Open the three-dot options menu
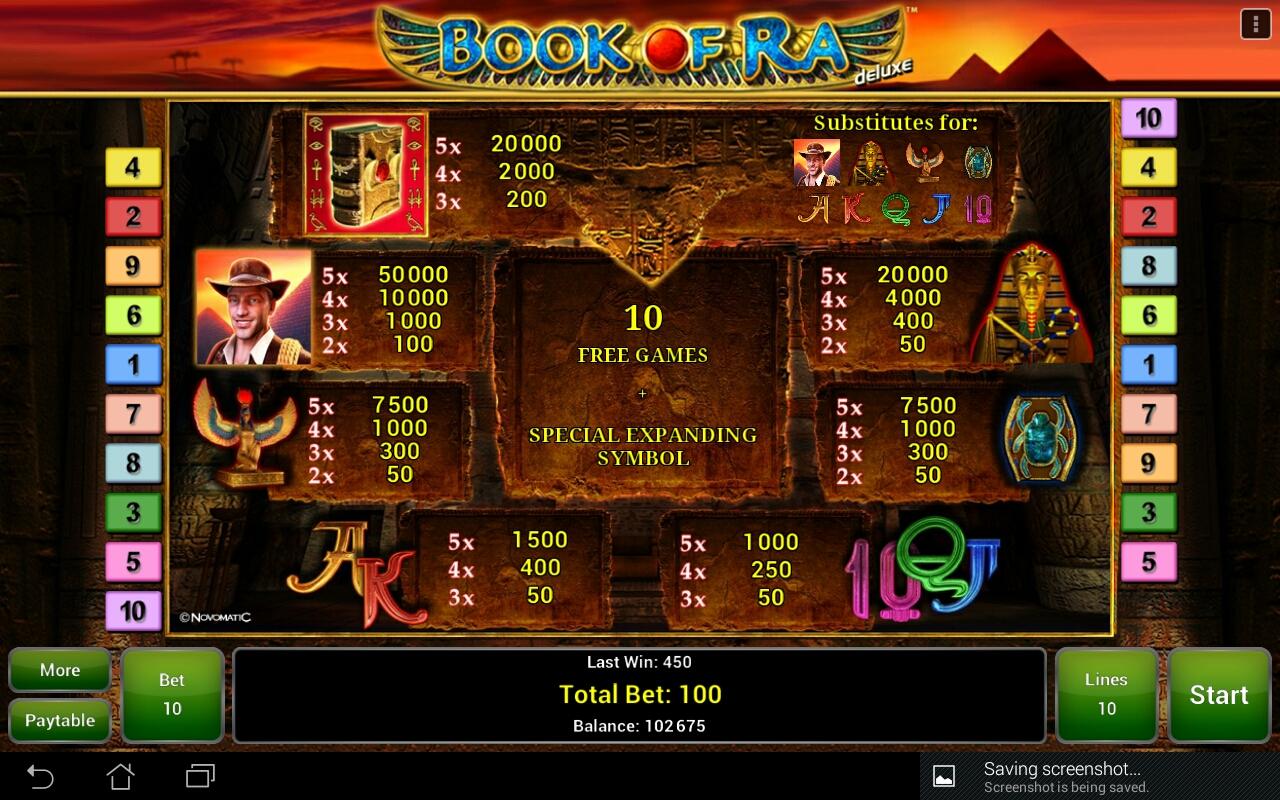The image size is (1280, 800). click(x=1255, y=24)
